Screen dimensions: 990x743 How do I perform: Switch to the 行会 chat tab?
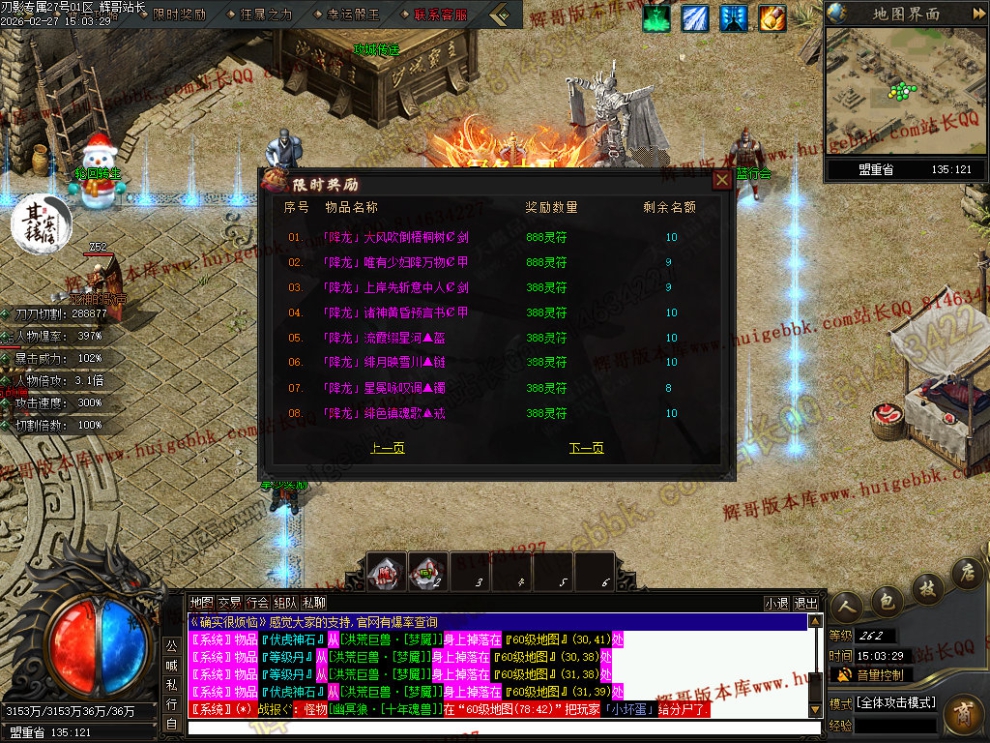click(257, 603)
